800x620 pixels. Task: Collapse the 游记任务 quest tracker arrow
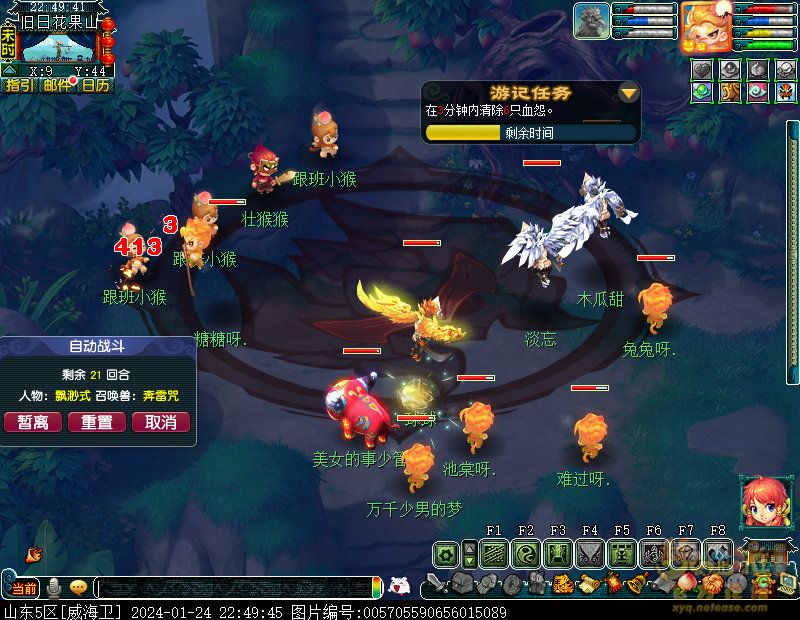click(x=628, y=94)
